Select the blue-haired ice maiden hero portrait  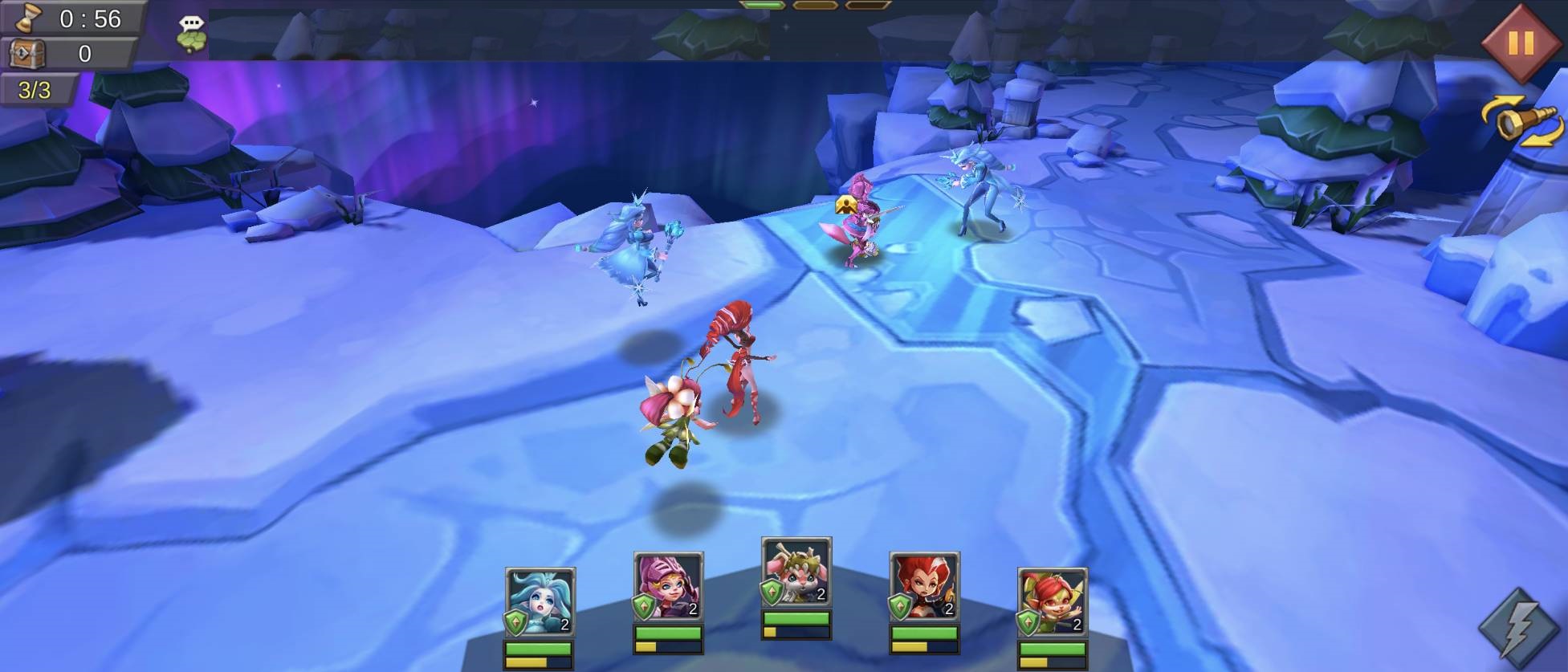540,602
